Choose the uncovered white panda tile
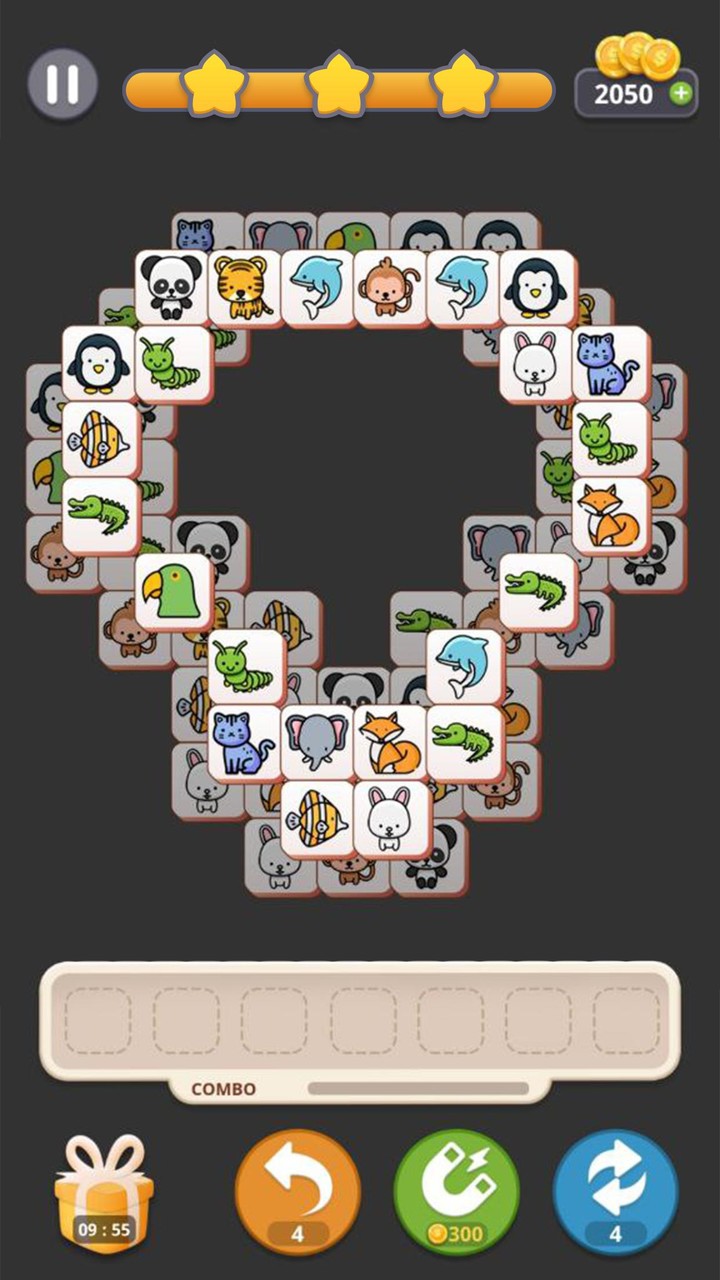Viewport: 720px width, 1280px height. 172,287
